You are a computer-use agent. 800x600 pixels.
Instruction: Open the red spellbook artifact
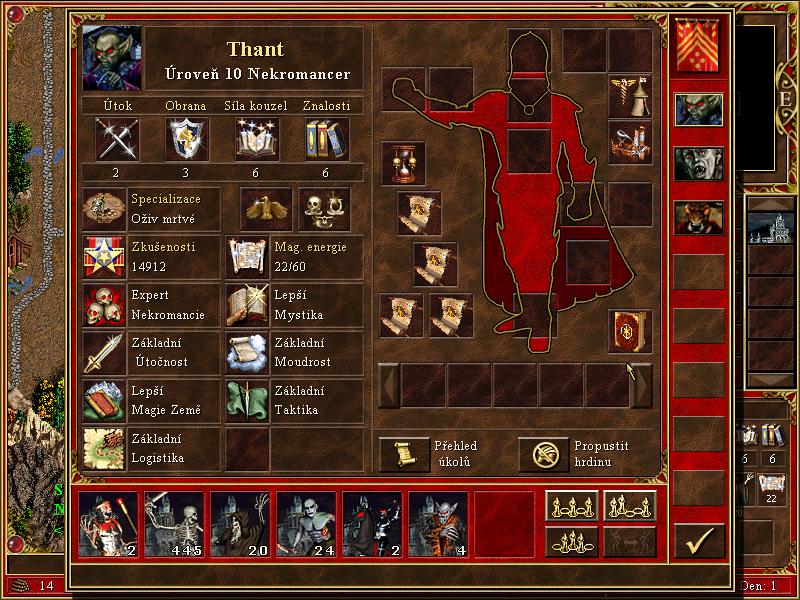(630, 332)
